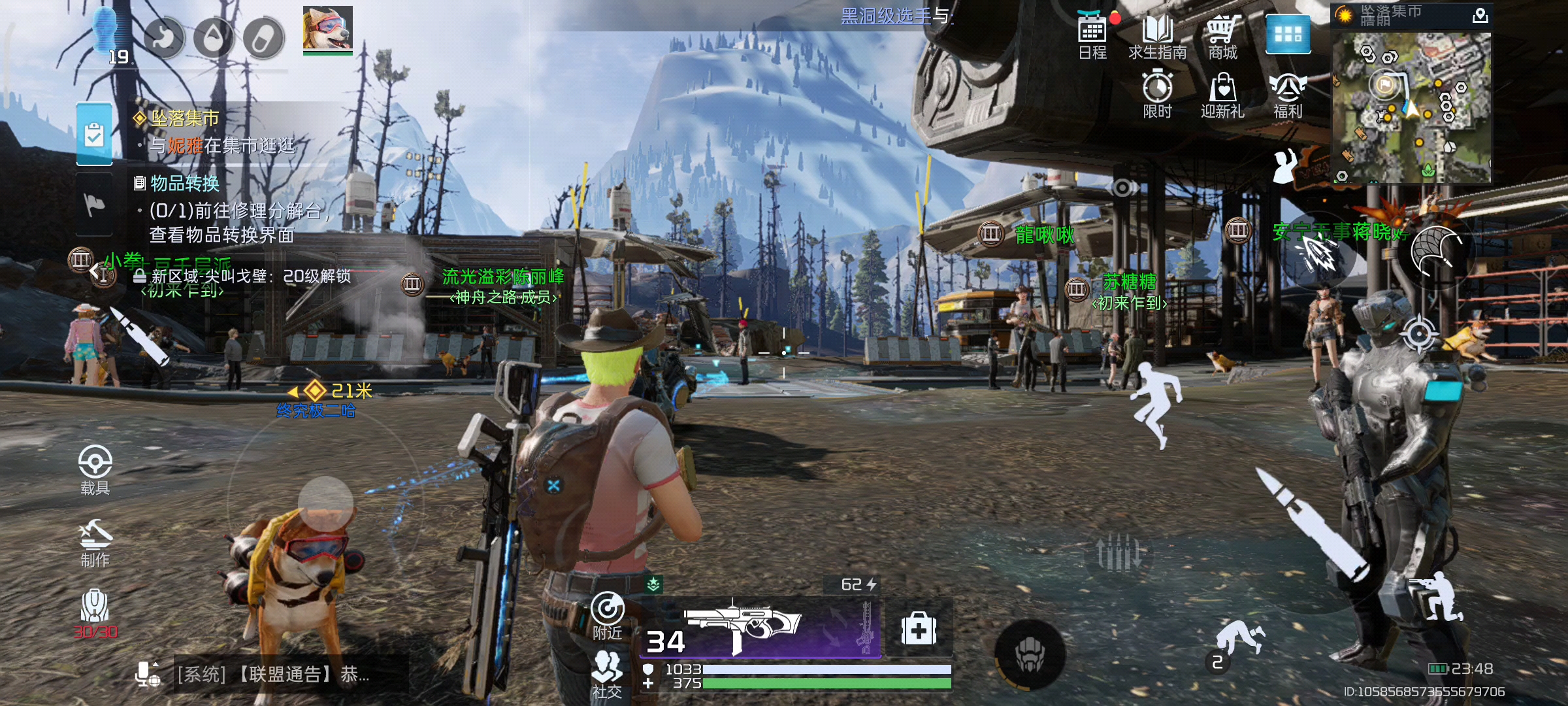Toggle the blue grid menu button
The image size is (1568, 706).
[x=1288, y=34]
